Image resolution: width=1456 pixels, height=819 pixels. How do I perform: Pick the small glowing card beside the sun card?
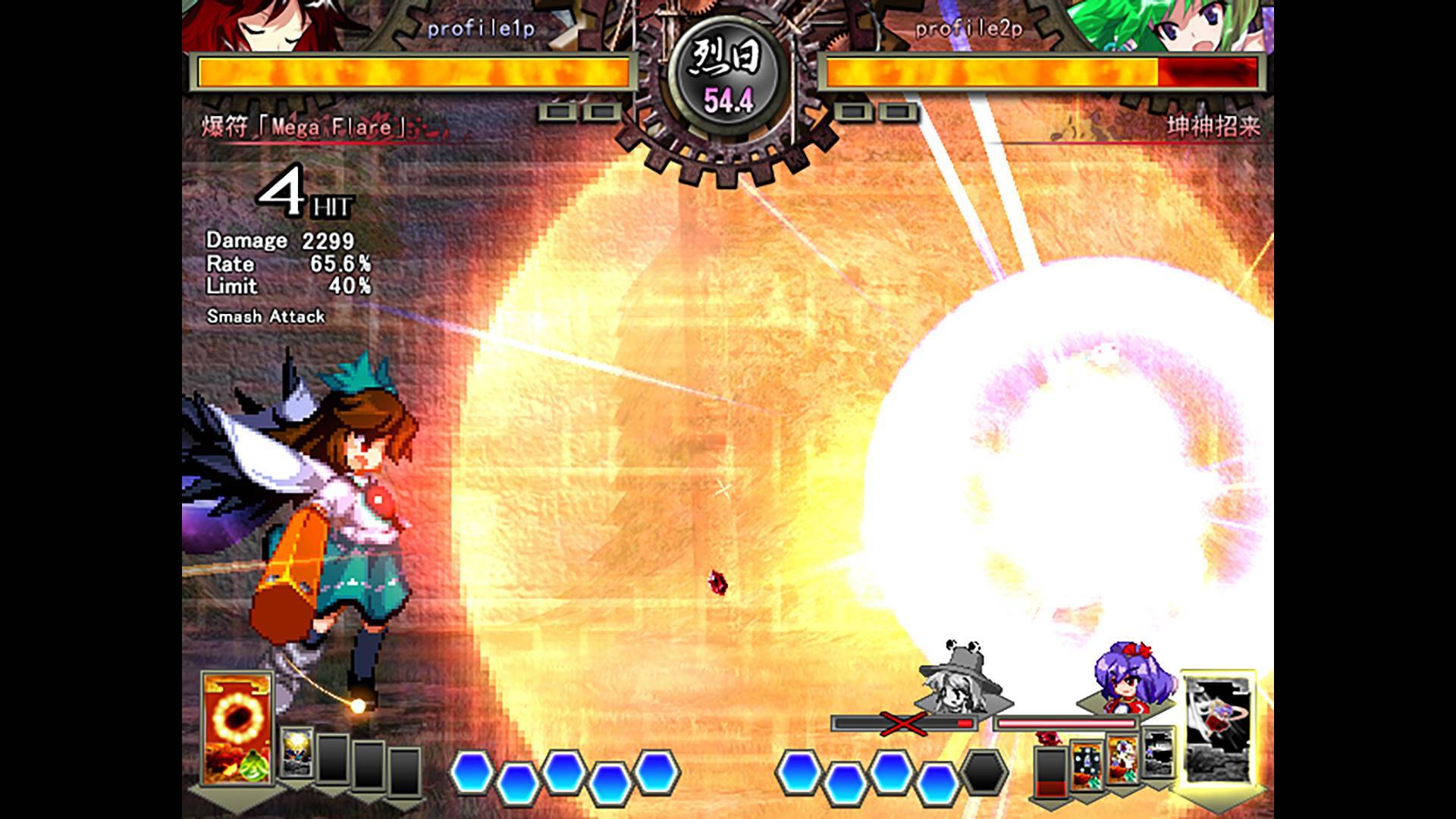click(x=296, y=752)
